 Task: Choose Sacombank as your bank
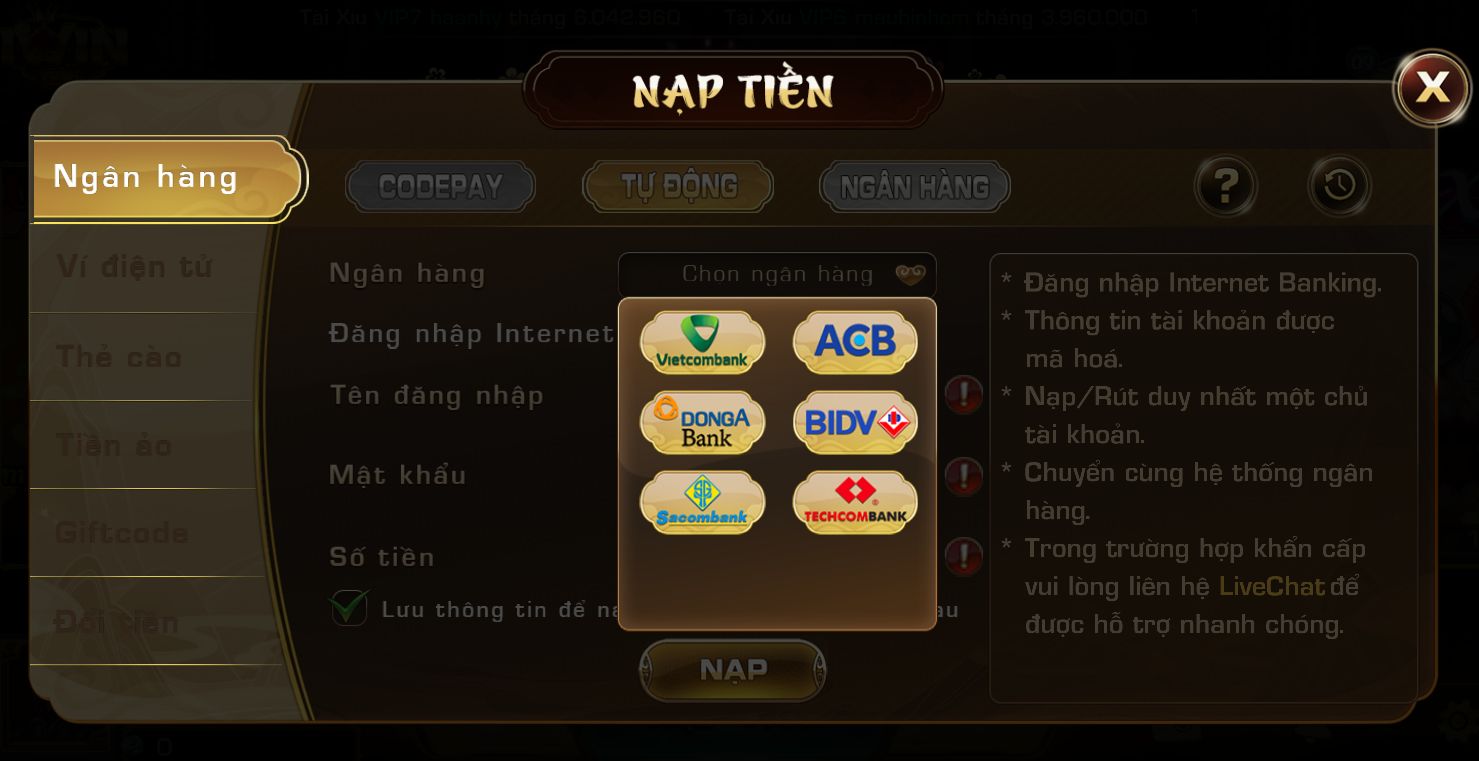coord(702,502)
